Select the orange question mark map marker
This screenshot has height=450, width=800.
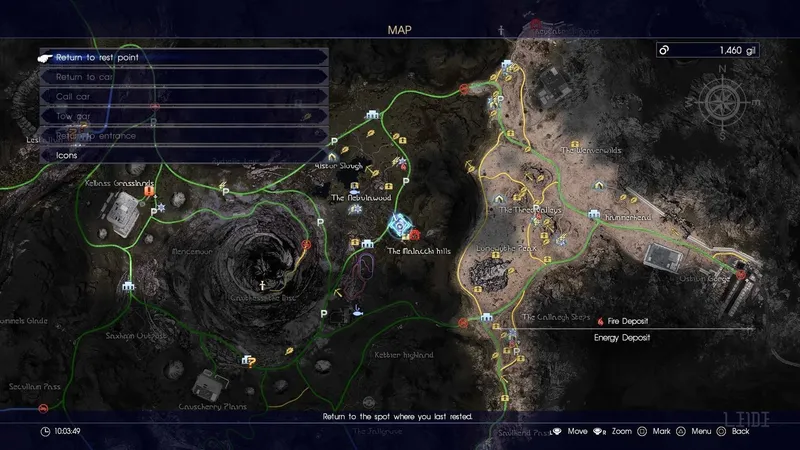click(251, 361)
